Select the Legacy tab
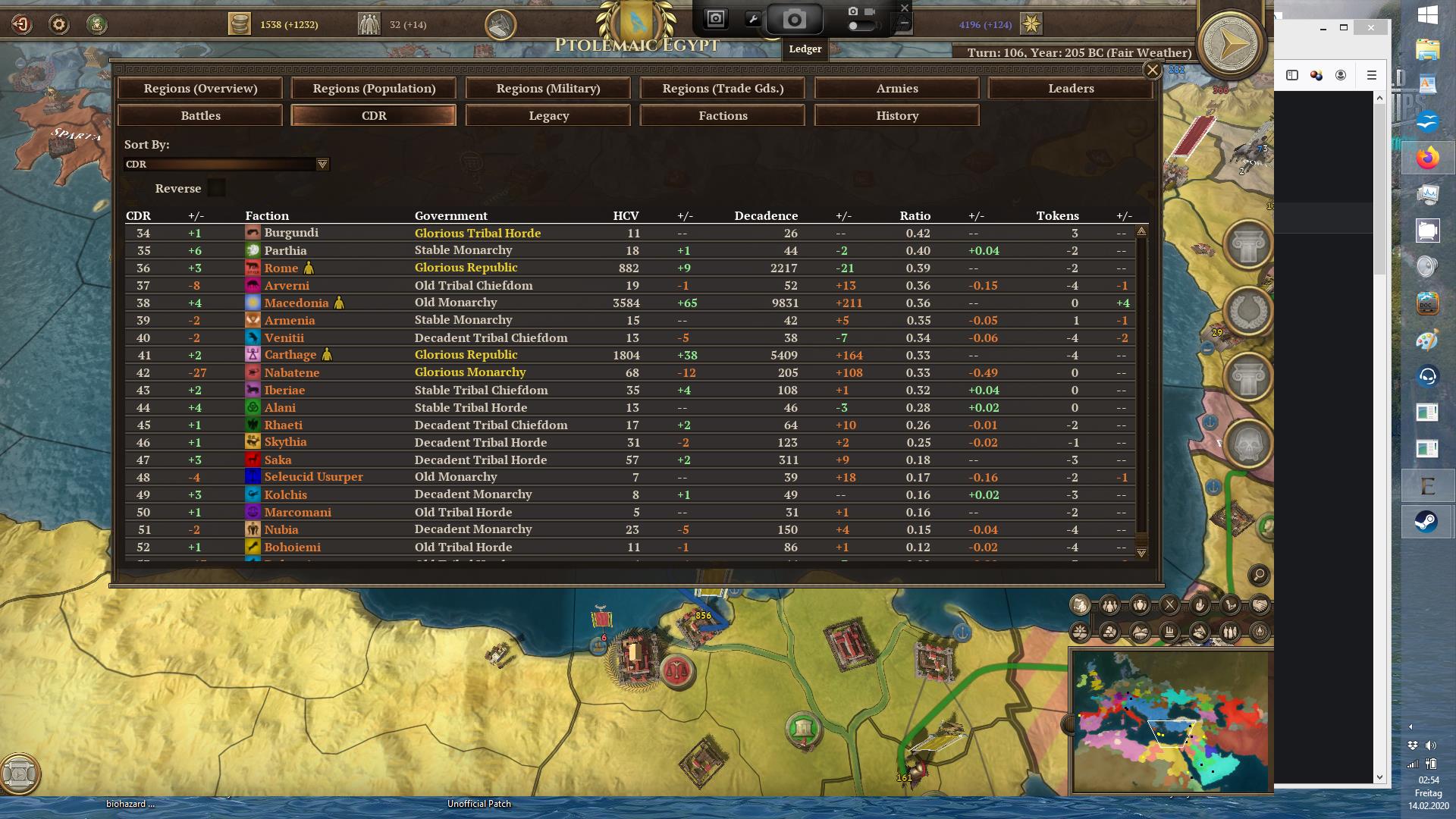1456x819 pixels. pos(548,115)
